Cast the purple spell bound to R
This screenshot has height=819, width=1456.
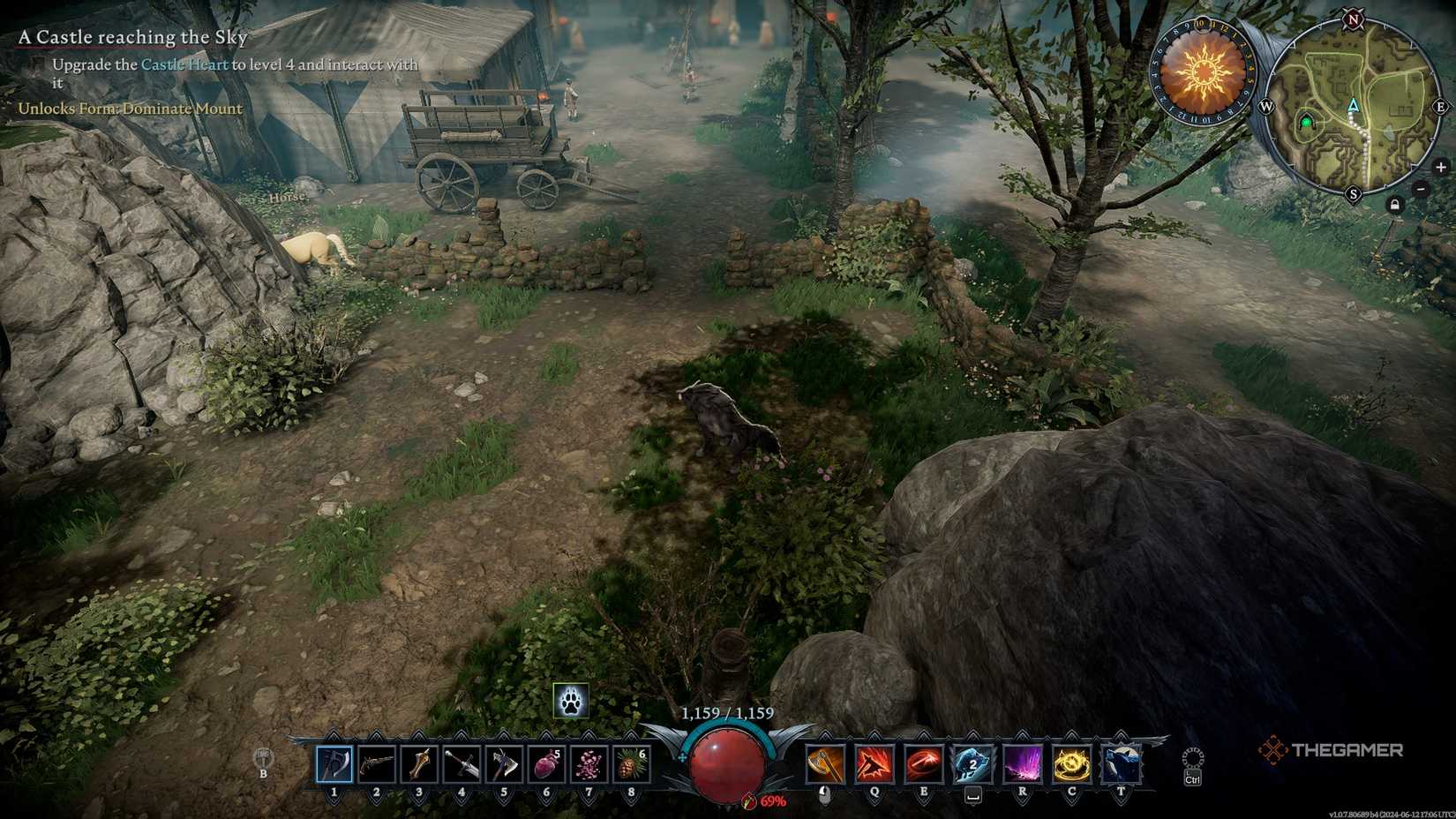pyautogui.click(x=1021, y=765)
